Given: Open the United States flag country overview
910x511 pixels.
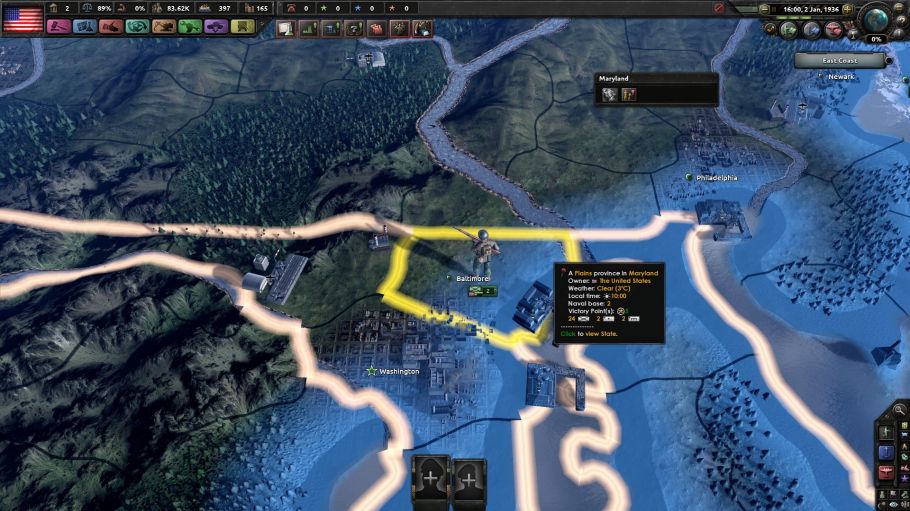Looking at the screenshot, I should (x=22, y=18).
